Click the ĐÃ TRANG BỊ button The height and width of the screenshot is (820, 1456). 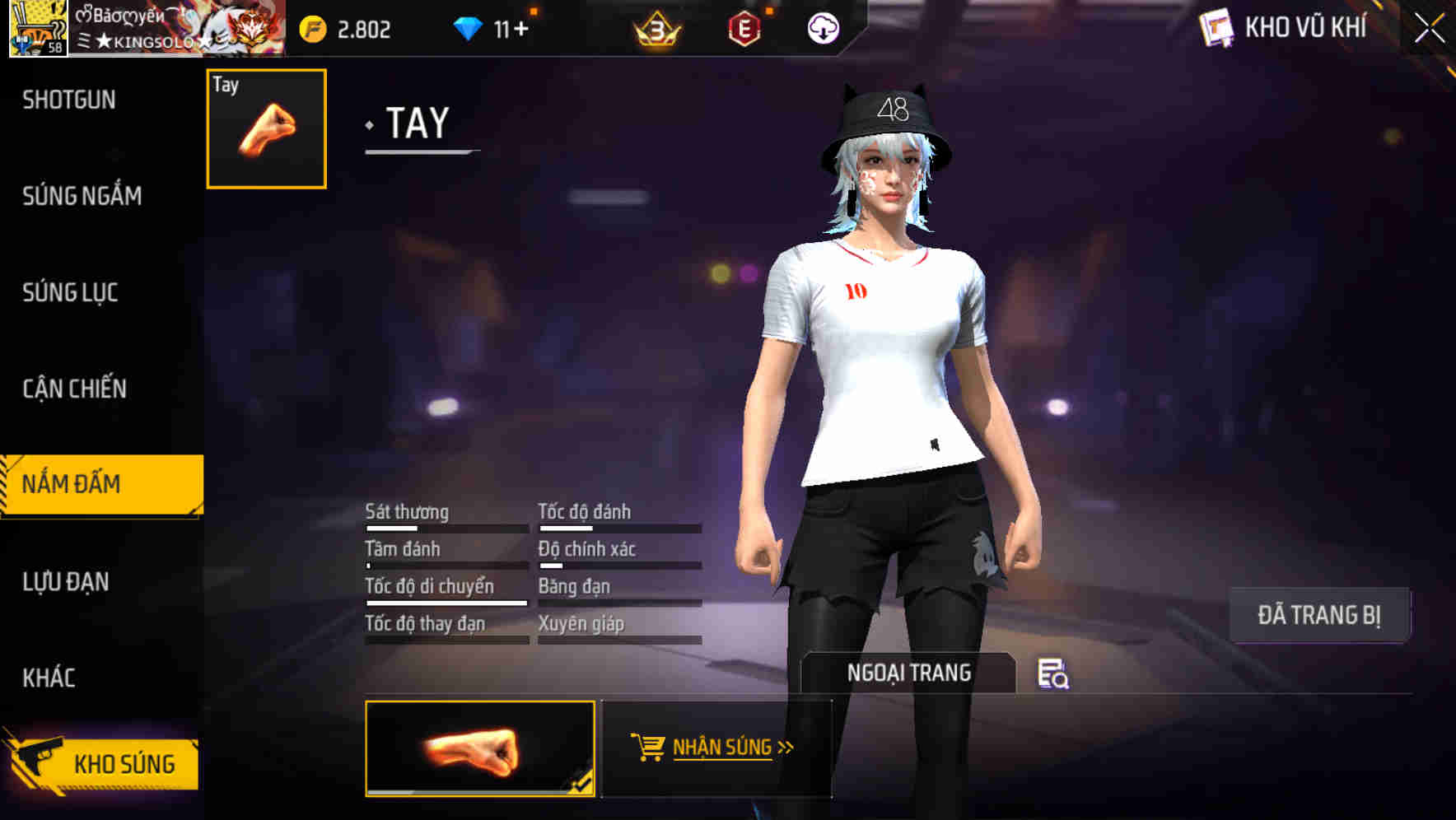(1320, 614)
